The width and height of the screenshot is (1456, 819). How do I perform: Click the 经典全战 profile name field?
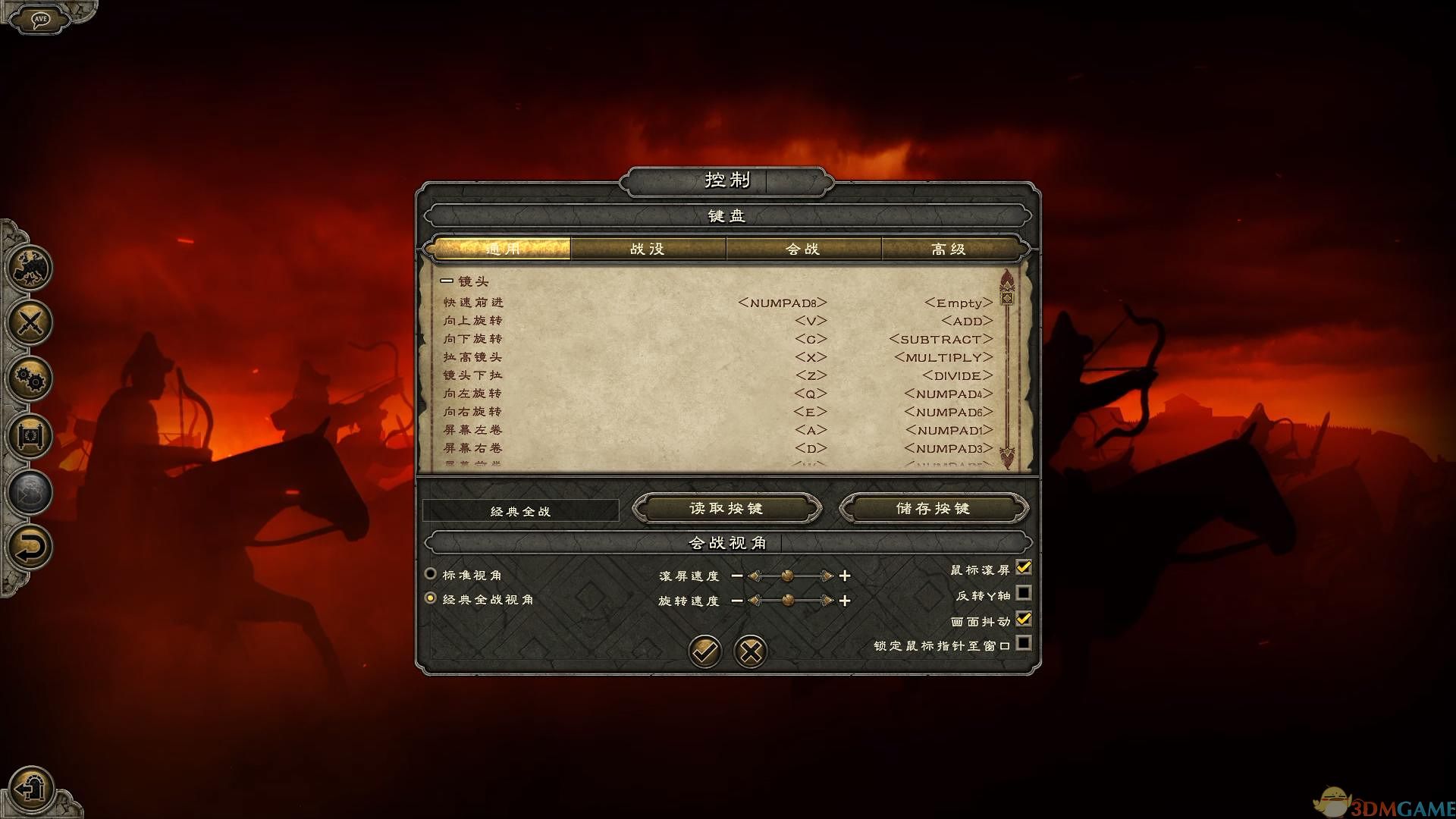[521, 510]
